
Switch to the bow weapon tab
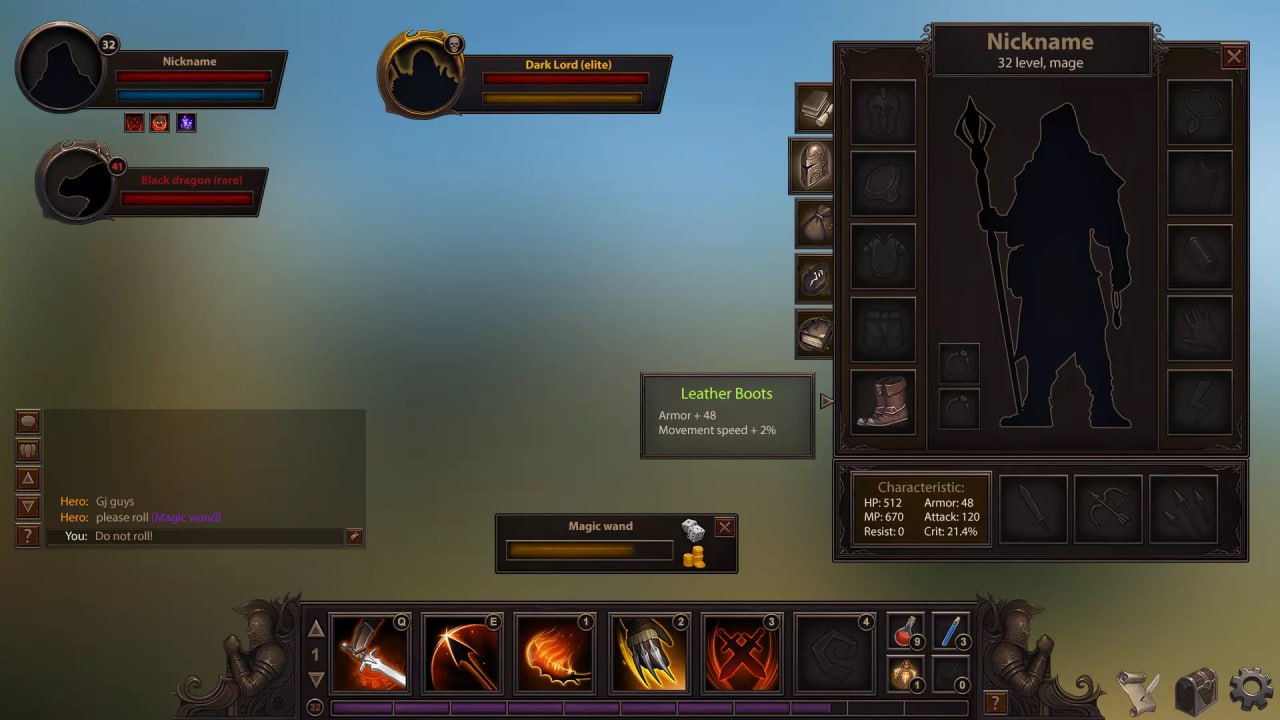coord(1107,508)
